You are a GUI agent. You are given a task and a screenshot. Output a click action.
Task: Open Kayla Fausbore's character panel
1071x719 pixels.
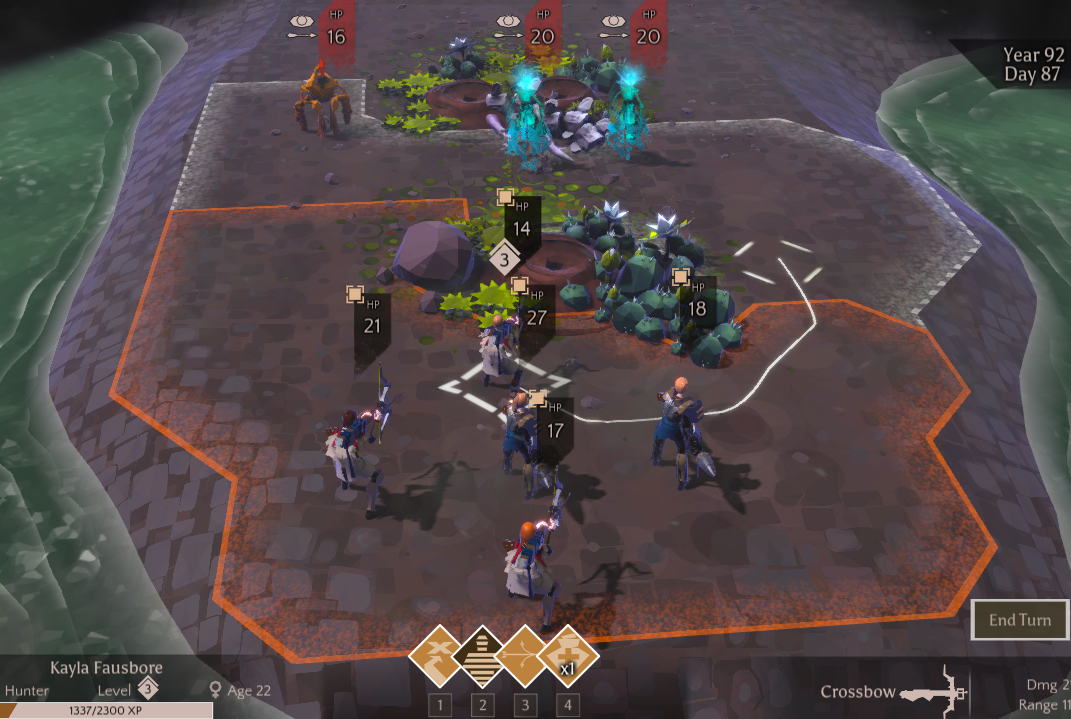tap(106, 668)
